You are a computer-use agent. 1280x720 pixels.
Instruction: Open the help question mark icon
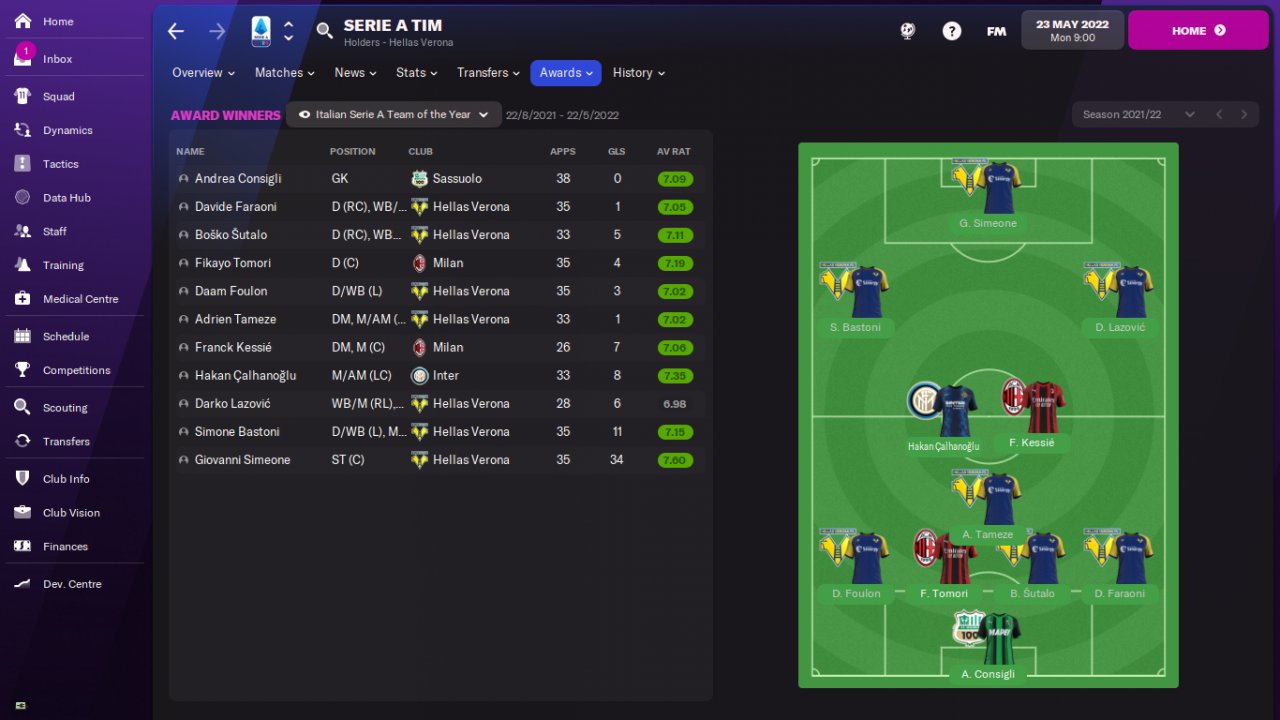point(952,31)
